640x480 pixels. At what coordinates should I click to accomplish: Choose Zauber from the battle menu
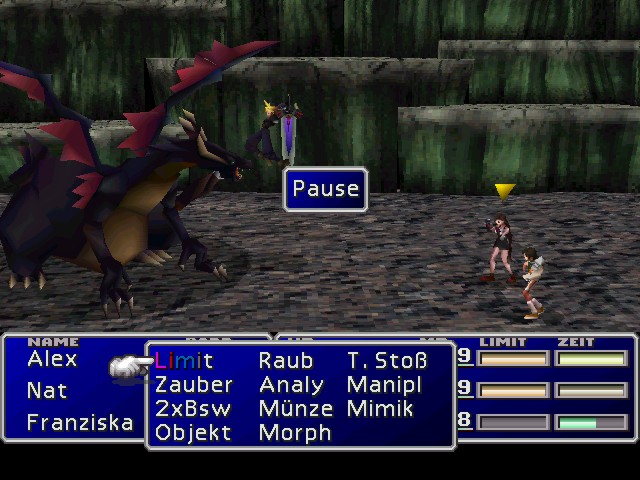(193, 385)
